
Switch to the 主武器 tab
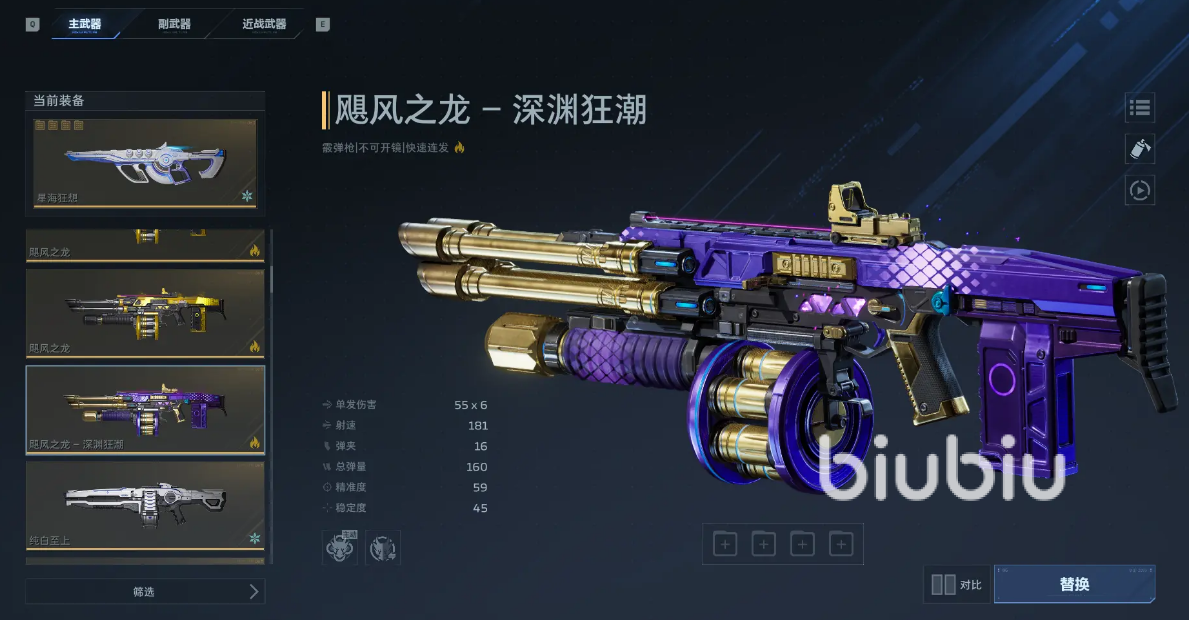tap(85, 24)
